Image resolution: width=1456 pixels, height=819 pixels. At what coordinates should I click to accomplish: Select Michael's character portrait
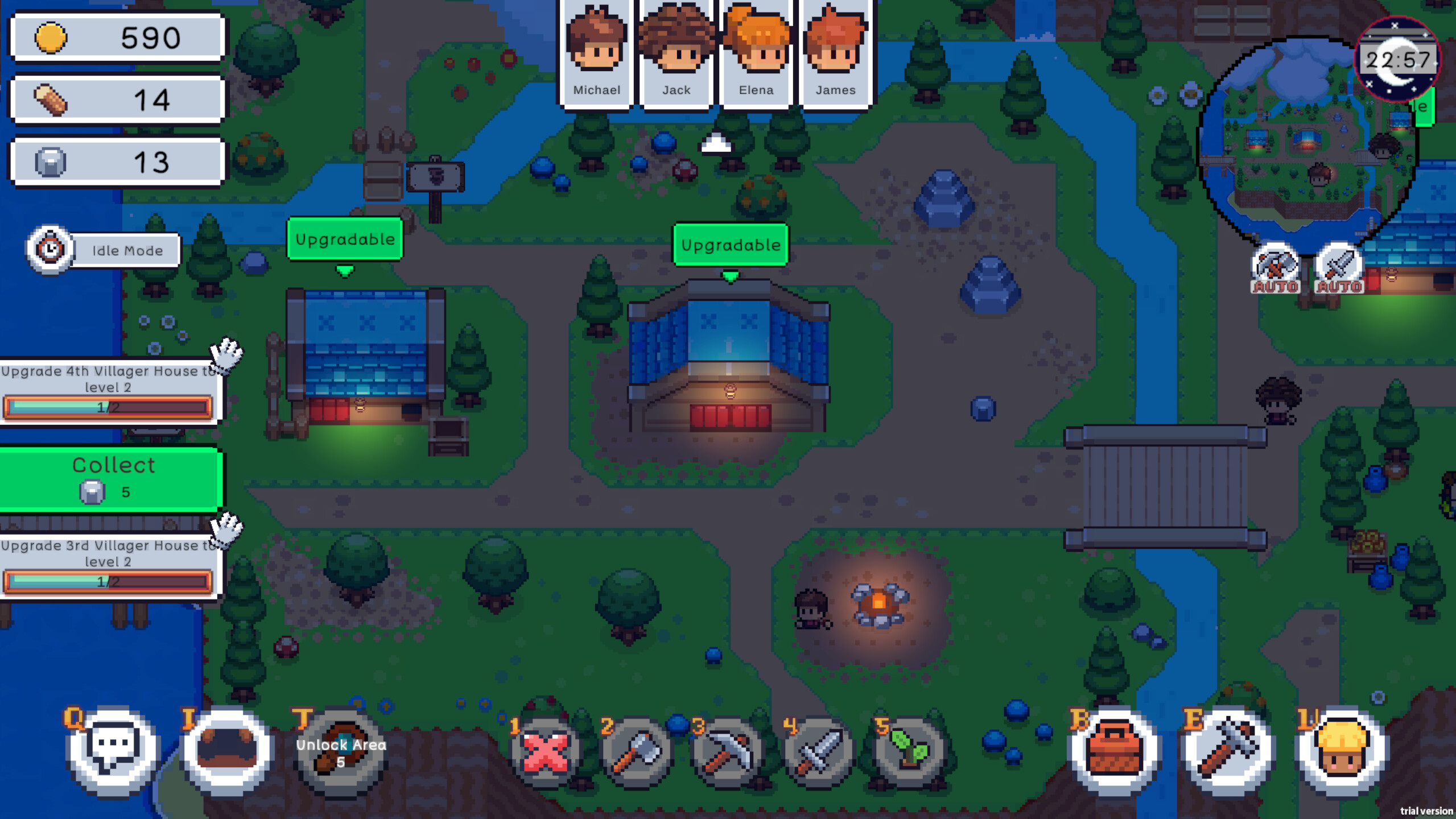597,51
